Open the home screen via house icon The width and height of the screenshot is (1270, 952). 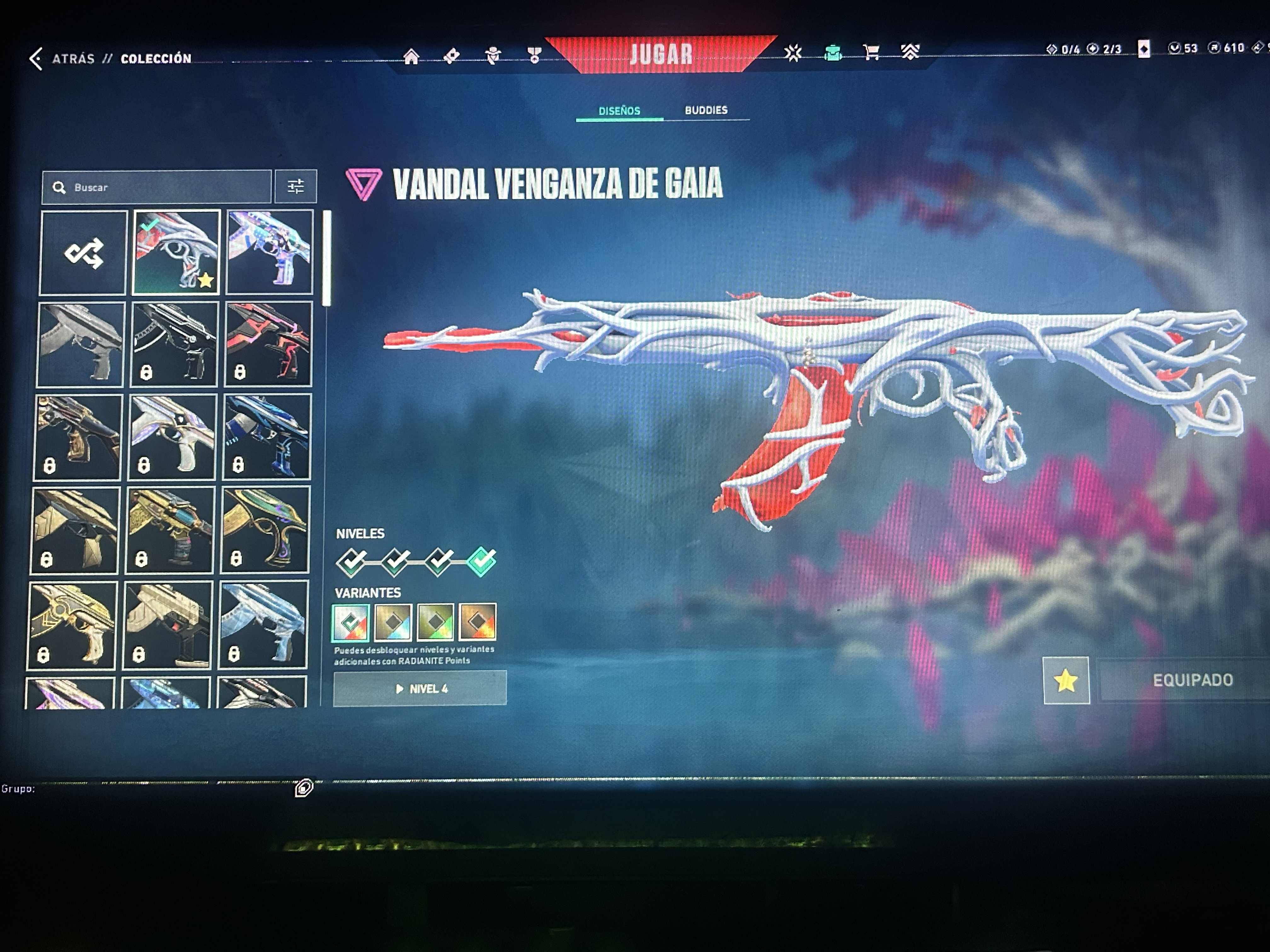click(x=411, y=56)
